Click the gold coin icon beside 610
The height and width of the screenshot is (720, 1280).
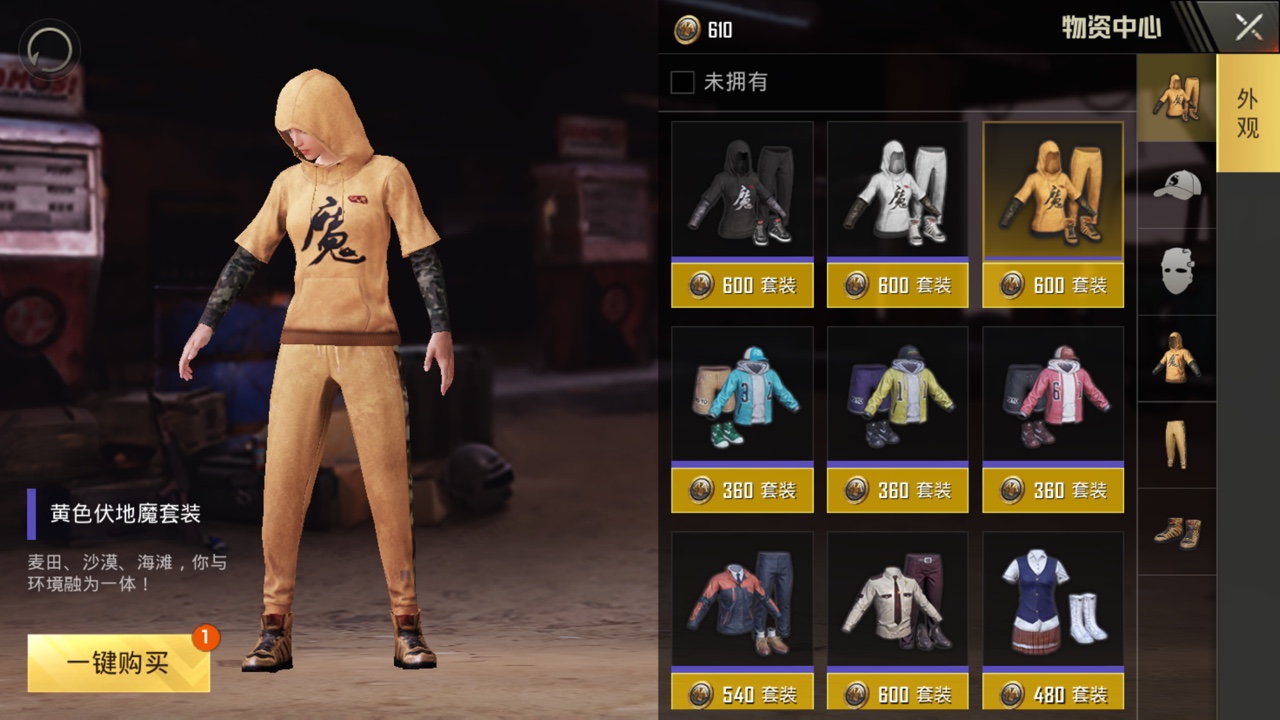click(688, 30)
